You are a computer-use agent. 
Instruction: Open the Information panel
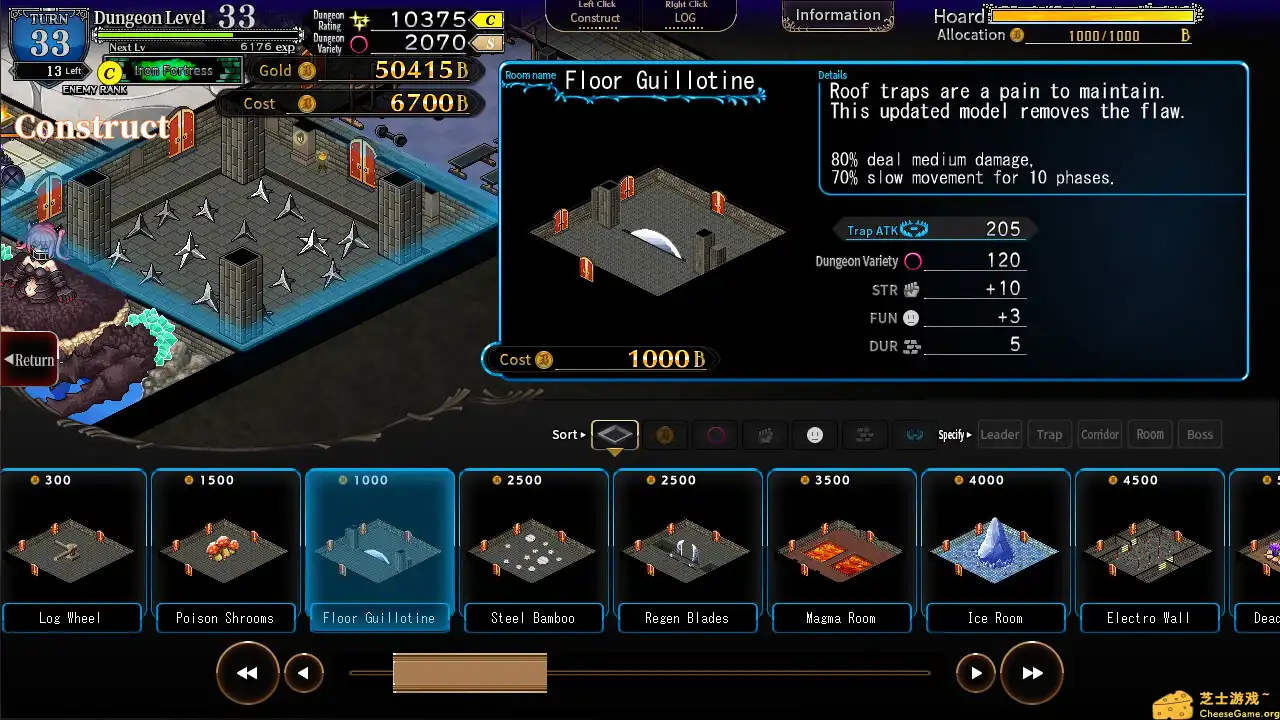pos(838,16)
